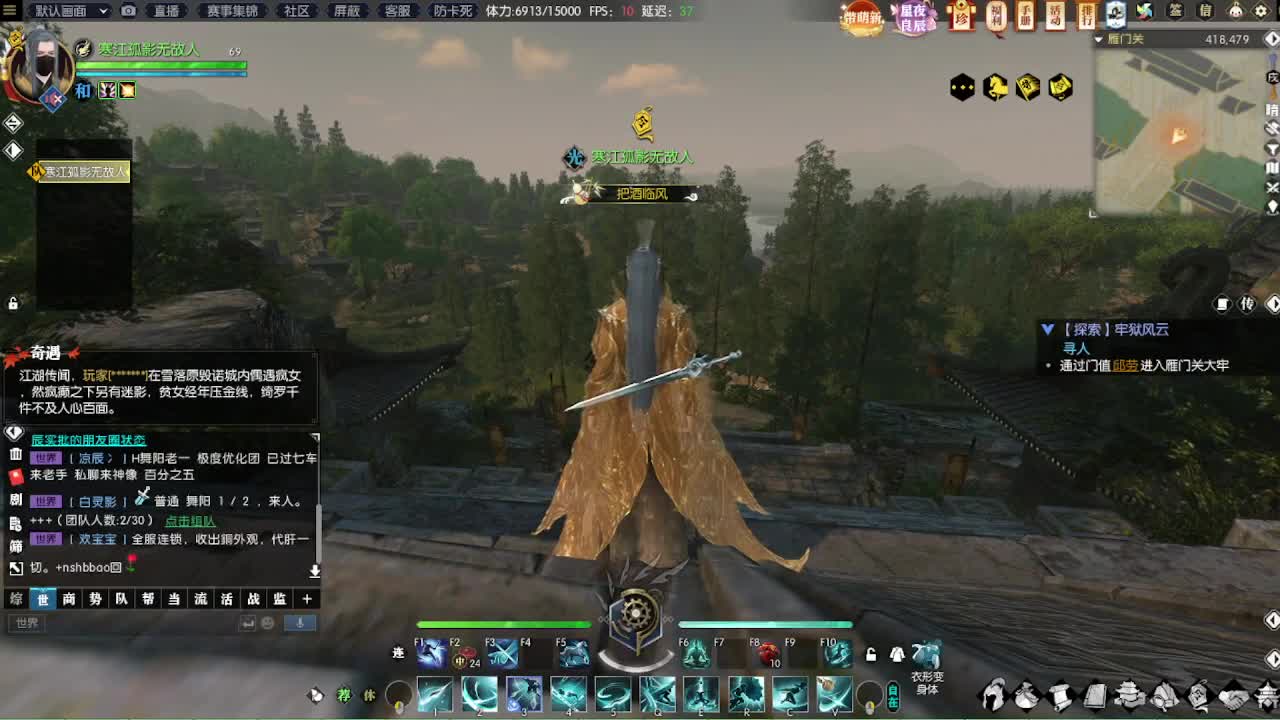
Task: Select the emoji icon in chat bar
Action: tap(267, 622)
